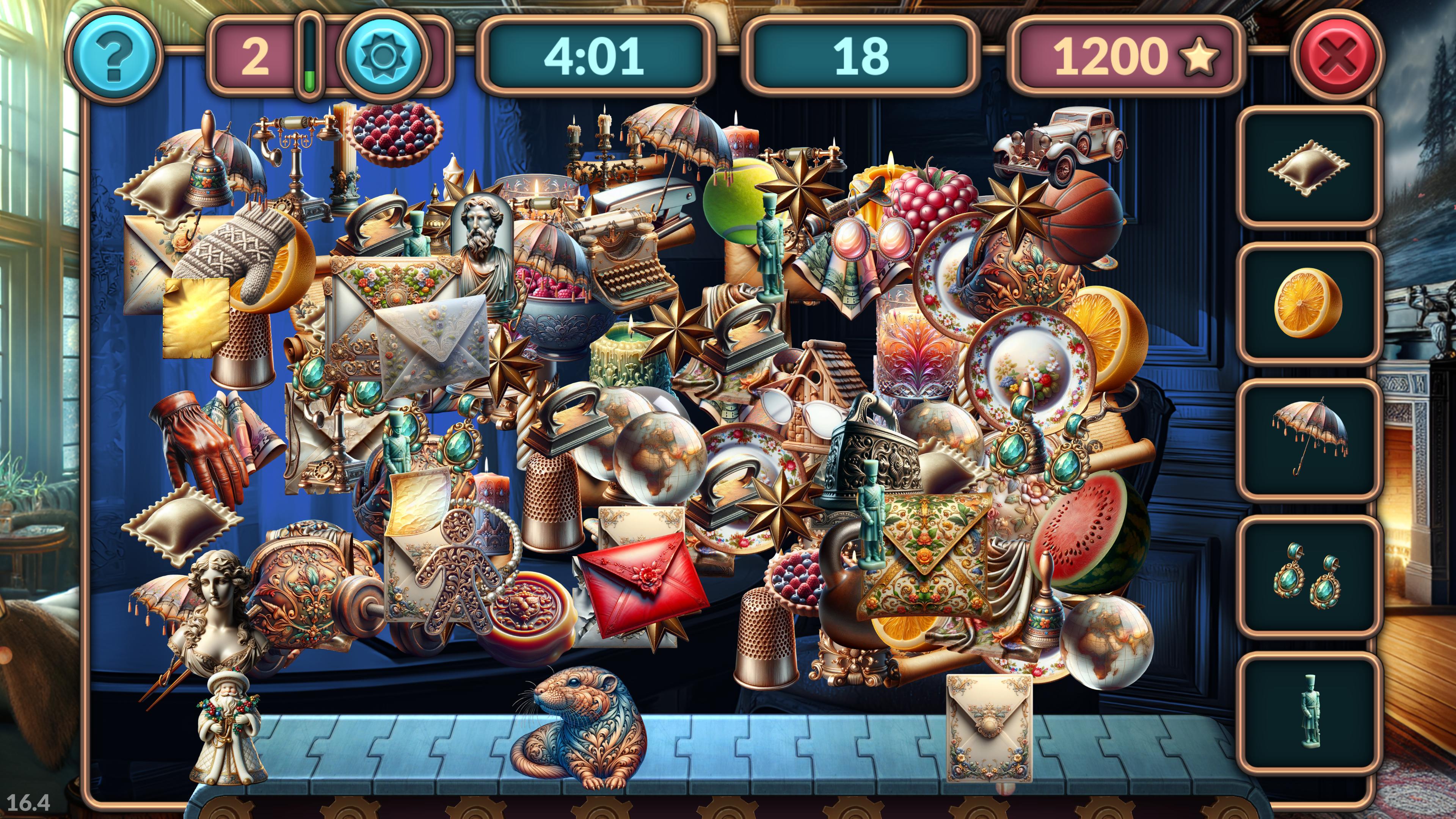Select the turquoise earrings target slot

click(x=1308, y=576)
